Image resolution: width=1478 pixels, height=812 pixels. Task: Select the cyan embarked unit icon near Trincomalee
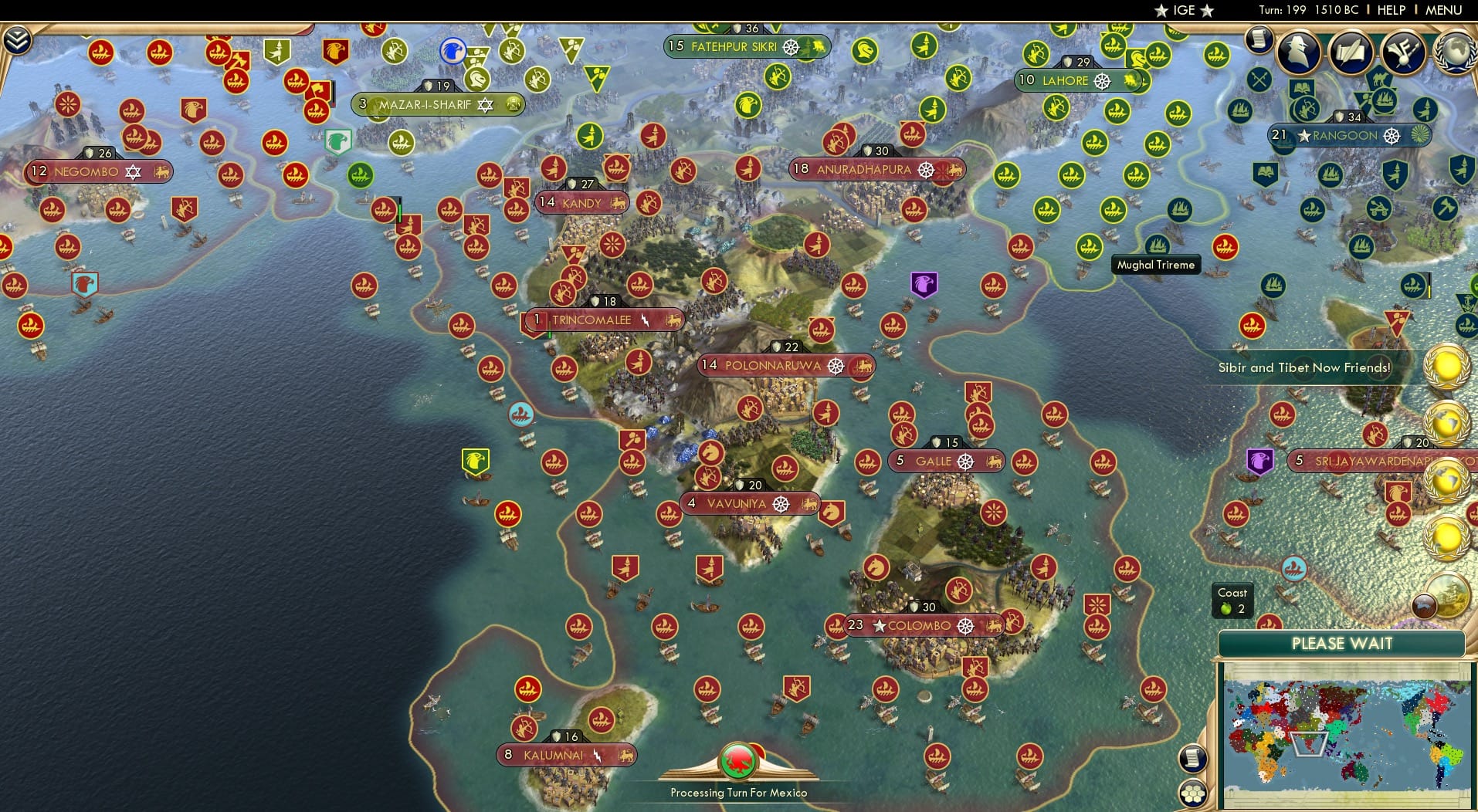[520, 414]
